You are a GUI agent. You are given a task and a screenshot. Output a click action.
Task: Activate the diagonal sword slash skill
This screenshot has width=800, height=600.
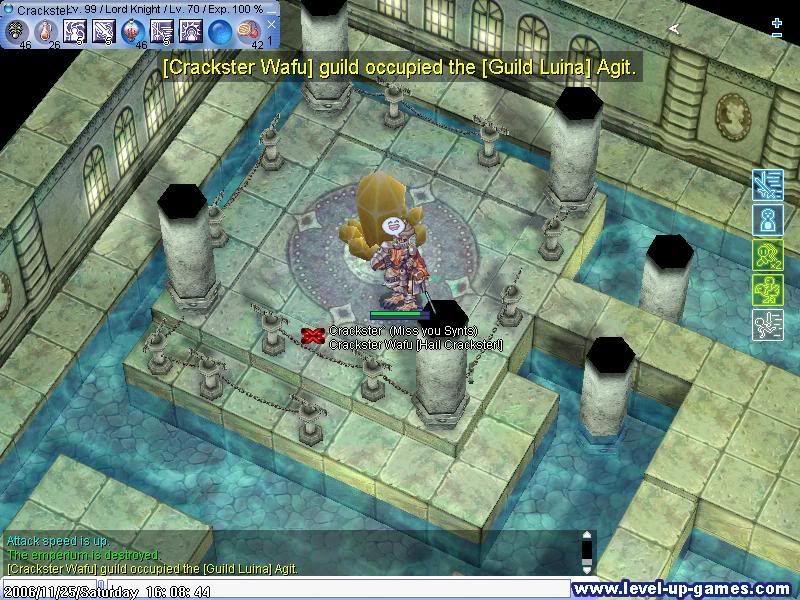click(104, 32)
